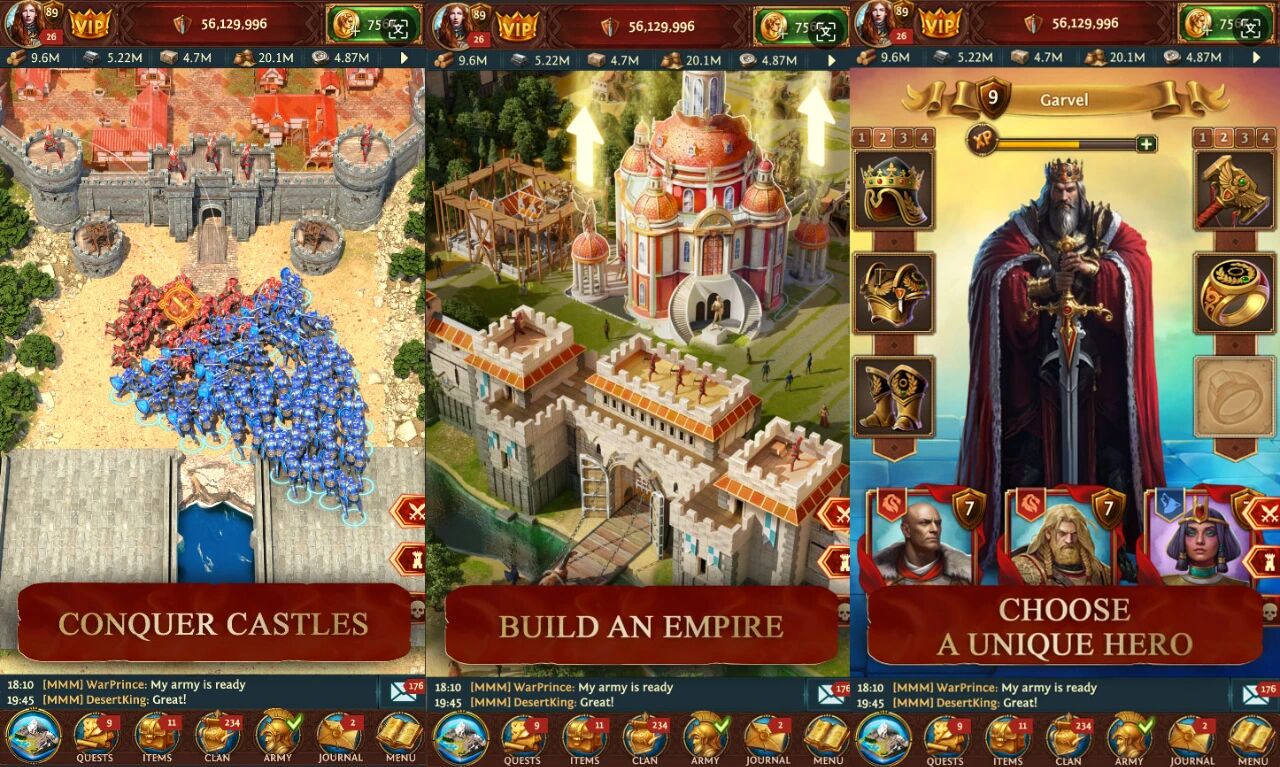Select the golden crown helmet slot
1280x767 pixels.
pos(893,190)
